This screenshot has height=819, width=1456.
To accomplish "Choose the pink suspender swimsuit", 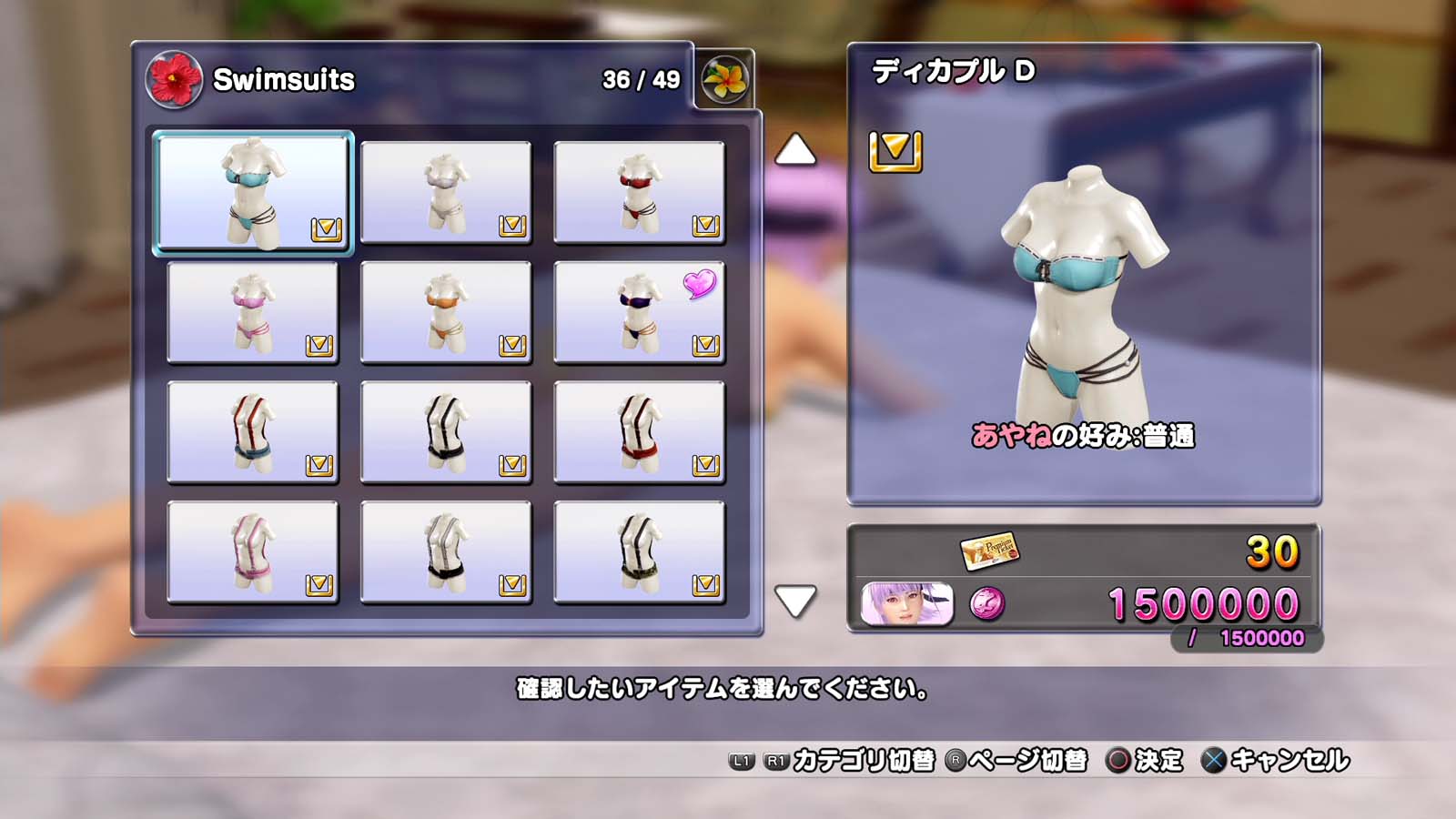I will [253, 552].
